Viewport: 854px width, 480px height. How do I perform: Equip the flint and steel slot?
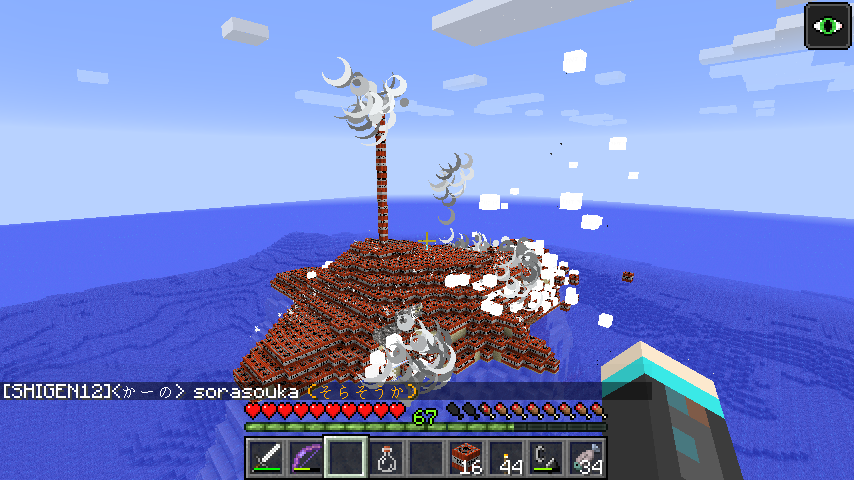[x=547, y=458]
